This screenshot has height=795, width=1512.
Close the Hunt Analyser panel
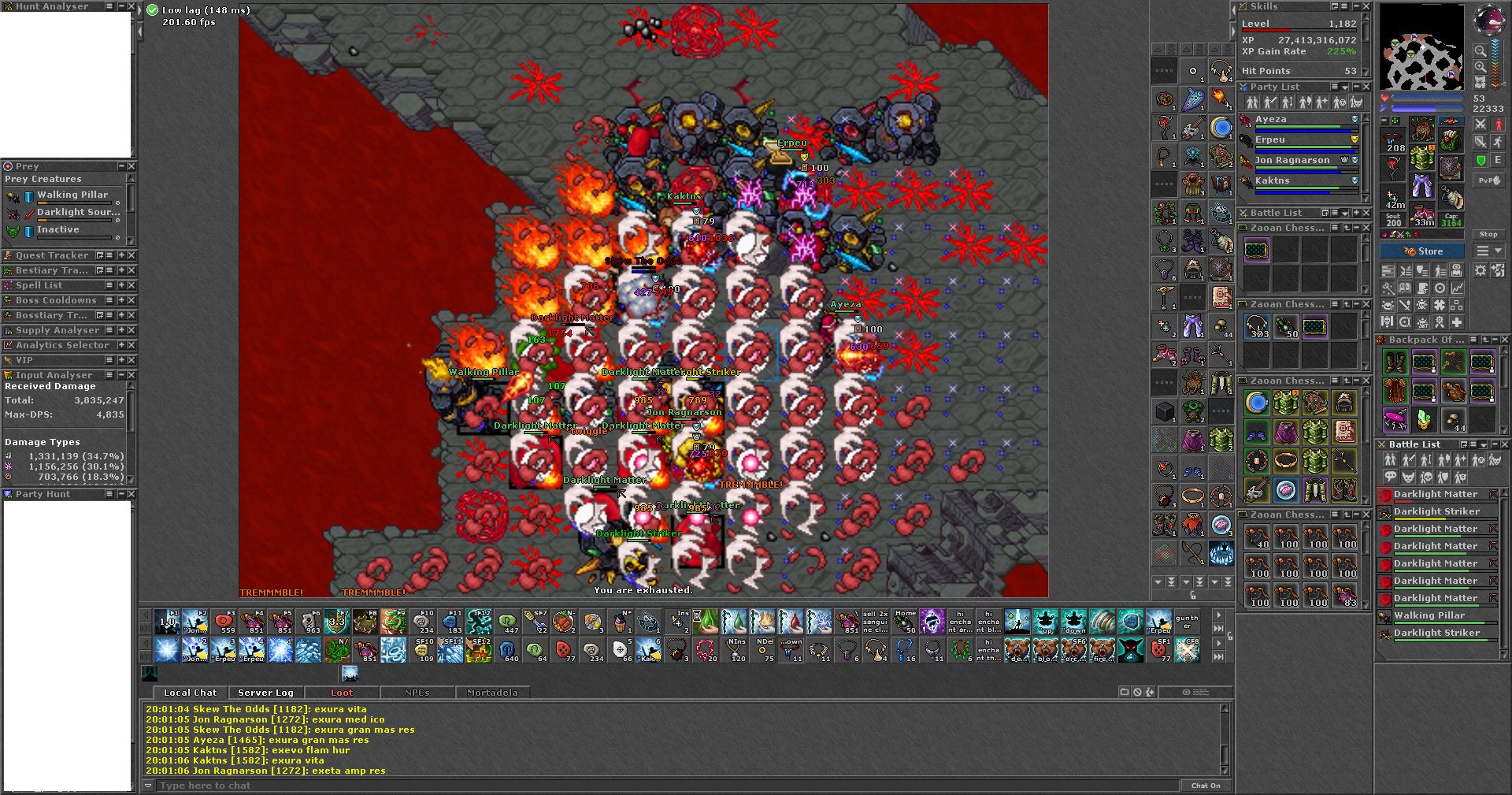[x=132, y=6]
